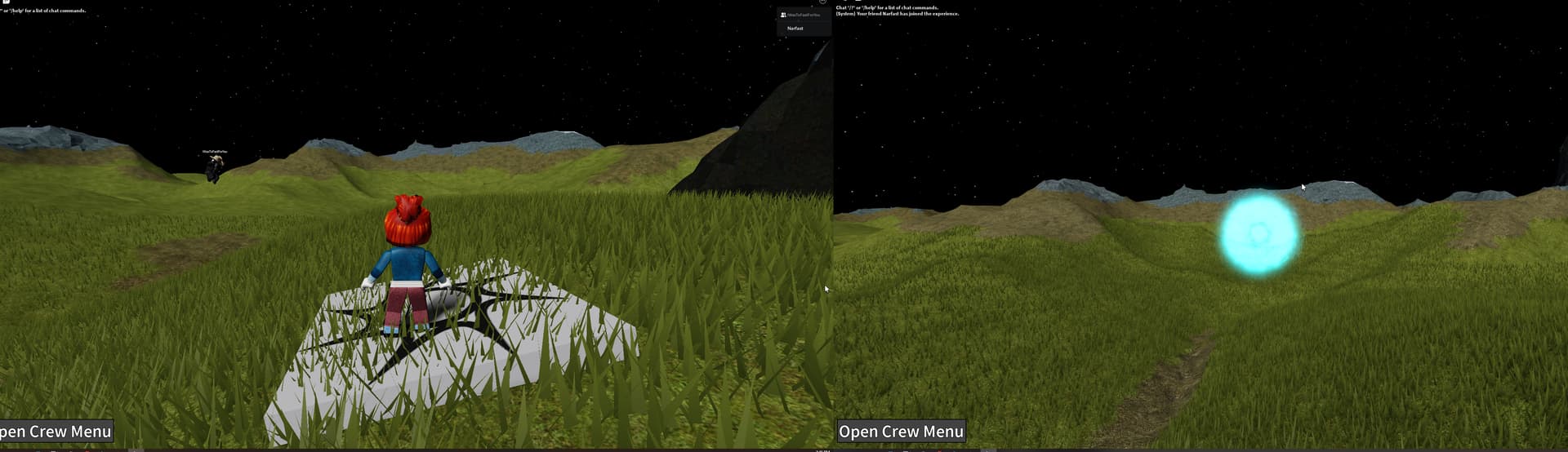Select Narfast in the player list
The image size is (1568, 452).
point(795,29)
